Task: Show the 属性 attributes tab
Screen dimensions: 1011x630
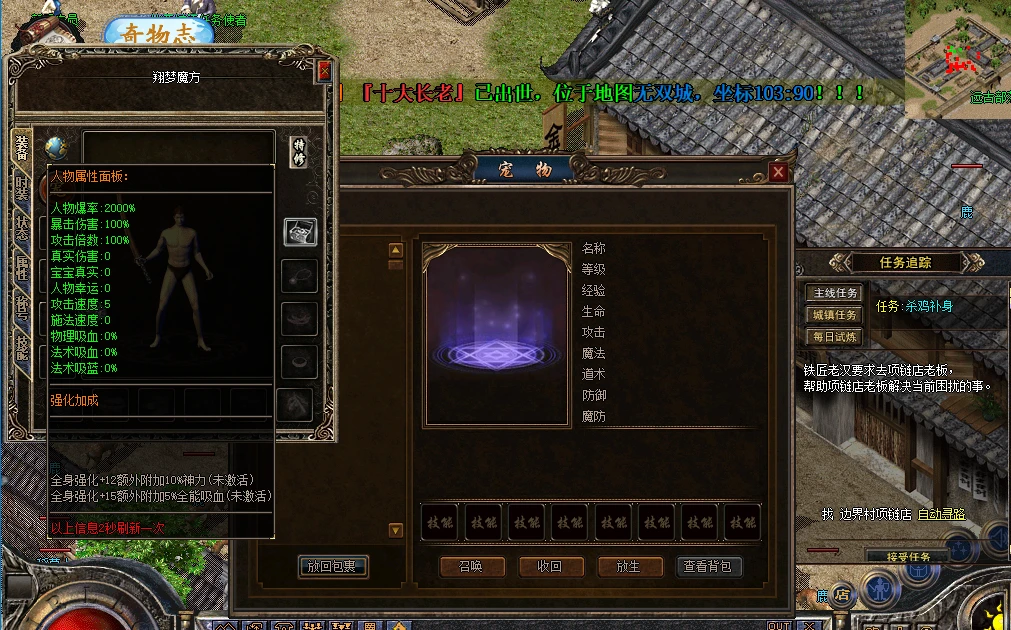Action: [x=21, y=266]
